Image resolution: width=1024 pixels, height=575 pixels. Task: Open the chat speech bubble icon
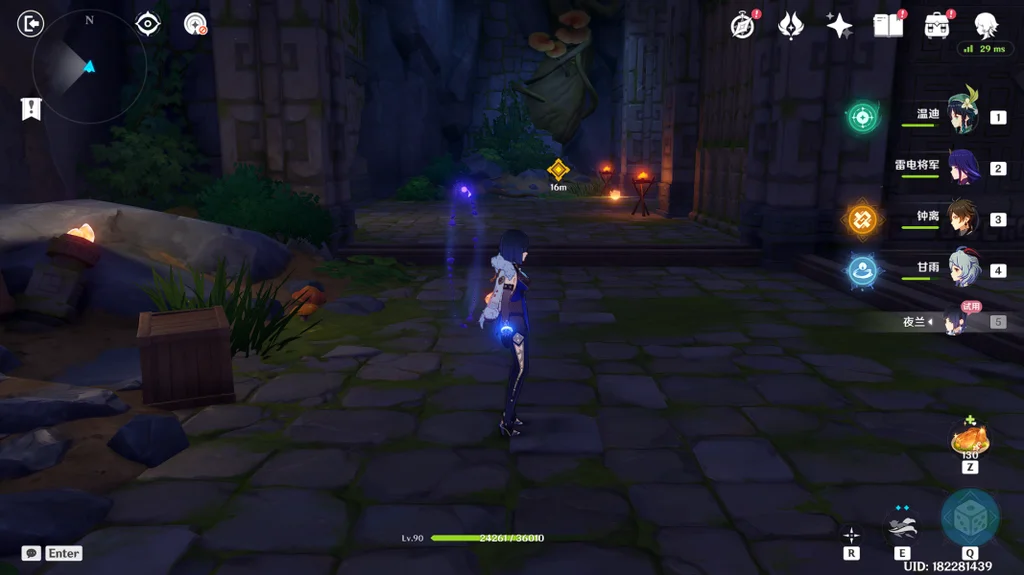[x=31, y=553]
